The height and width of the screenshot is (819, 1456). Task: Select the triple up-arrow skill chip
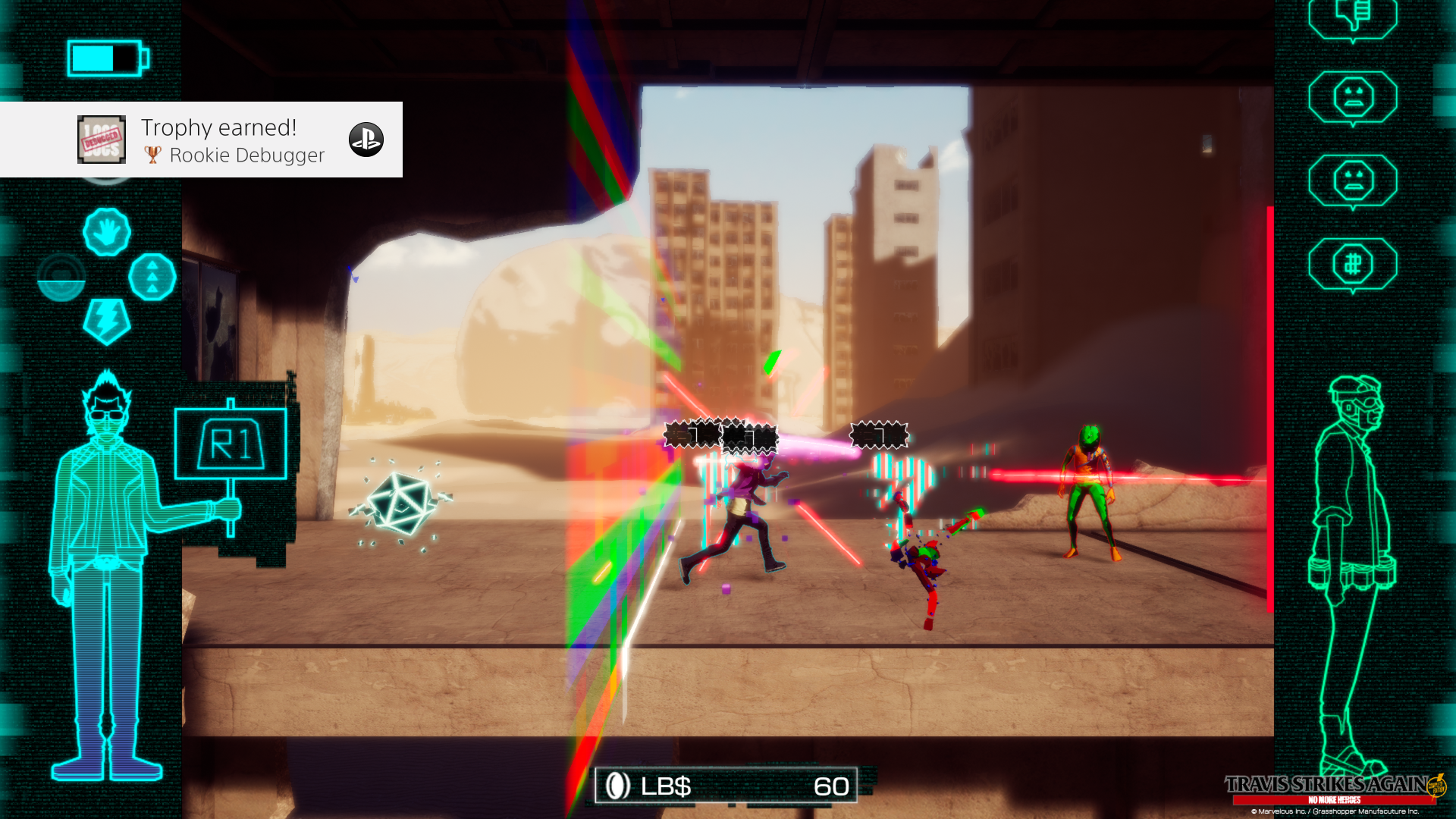(x=152, y=277)
